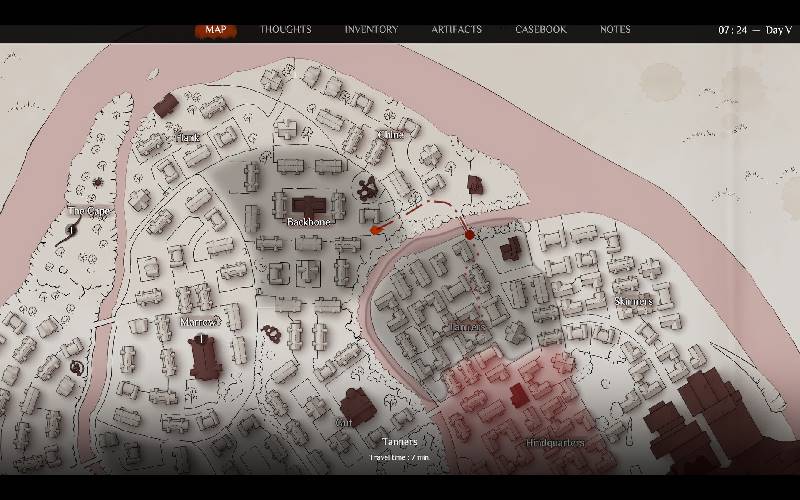This screenshot has height=500, width=800.
Task: Select the Chine district label
Action: 390,135
